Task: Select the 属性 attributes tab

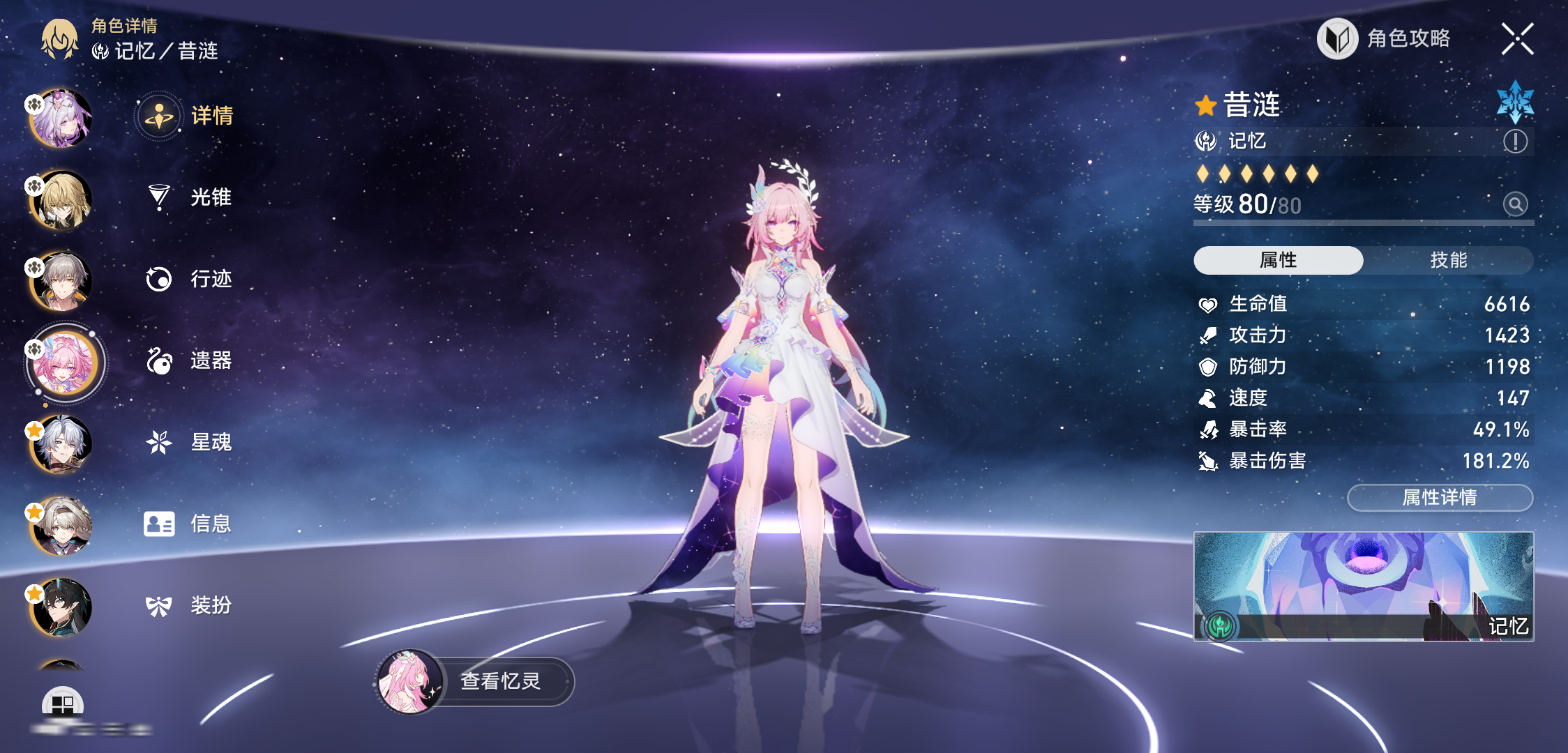Action: pyautogui.click(x=1278, y=260)
